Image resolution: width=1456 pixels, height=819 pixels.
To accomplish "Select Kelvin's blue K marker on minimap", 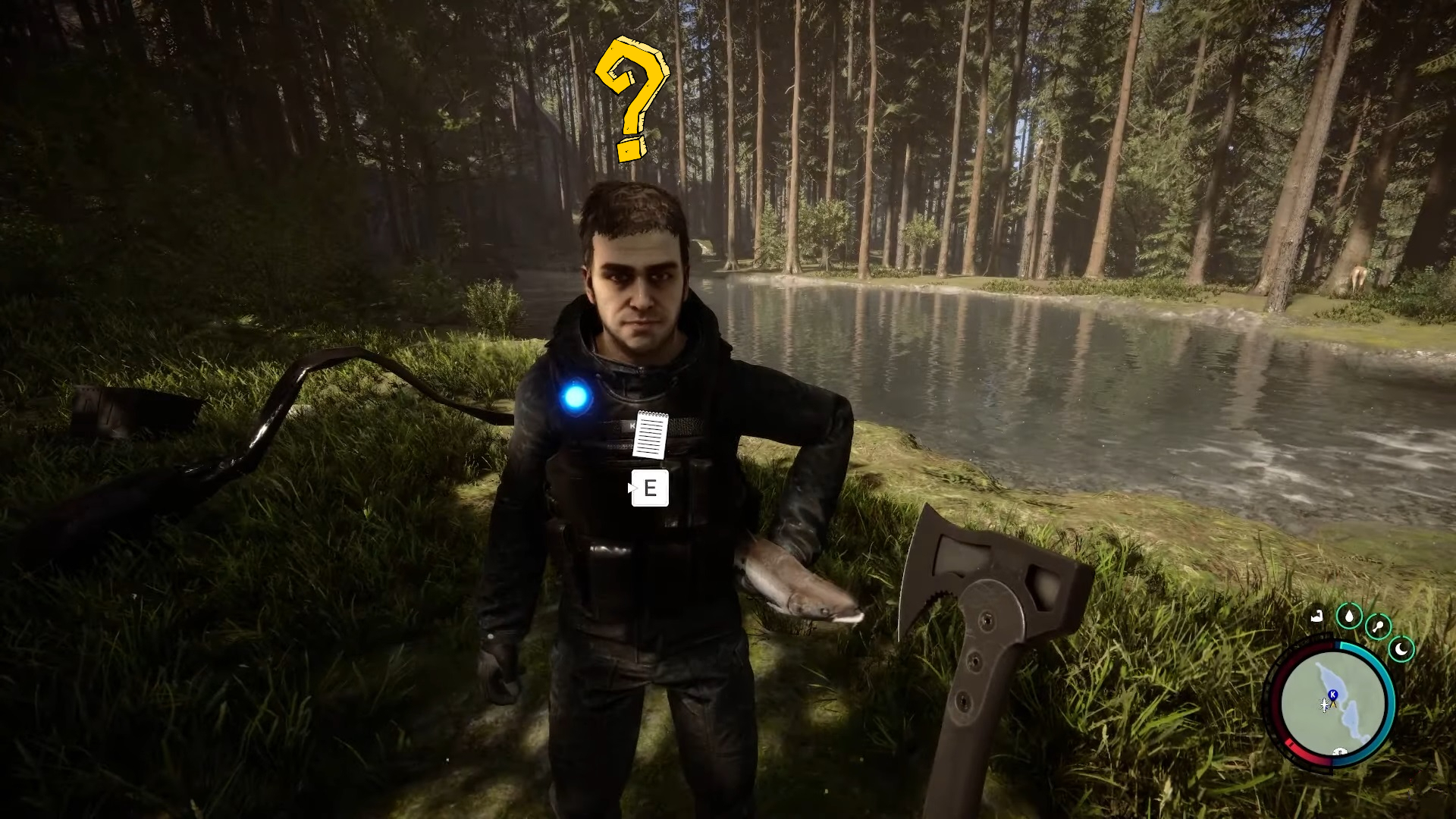I will (x=1332, y=694).
